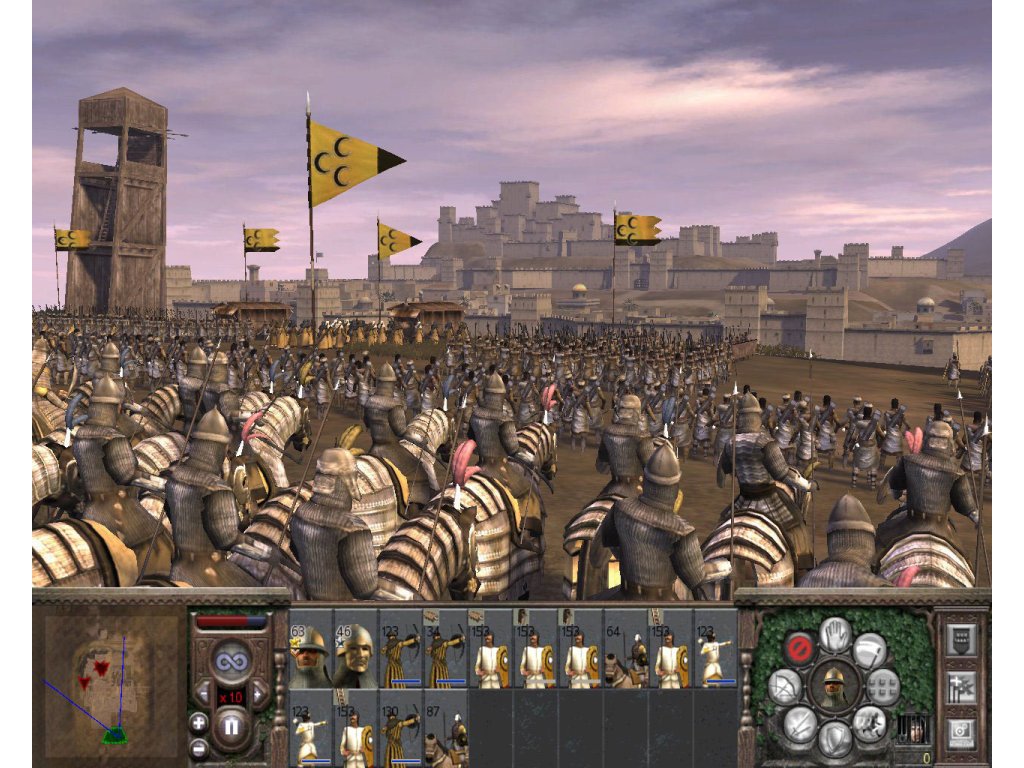This screenshot has width=1024, height=768.
Task: Zoom out the minimap with minus button
Action: (198, 747)
